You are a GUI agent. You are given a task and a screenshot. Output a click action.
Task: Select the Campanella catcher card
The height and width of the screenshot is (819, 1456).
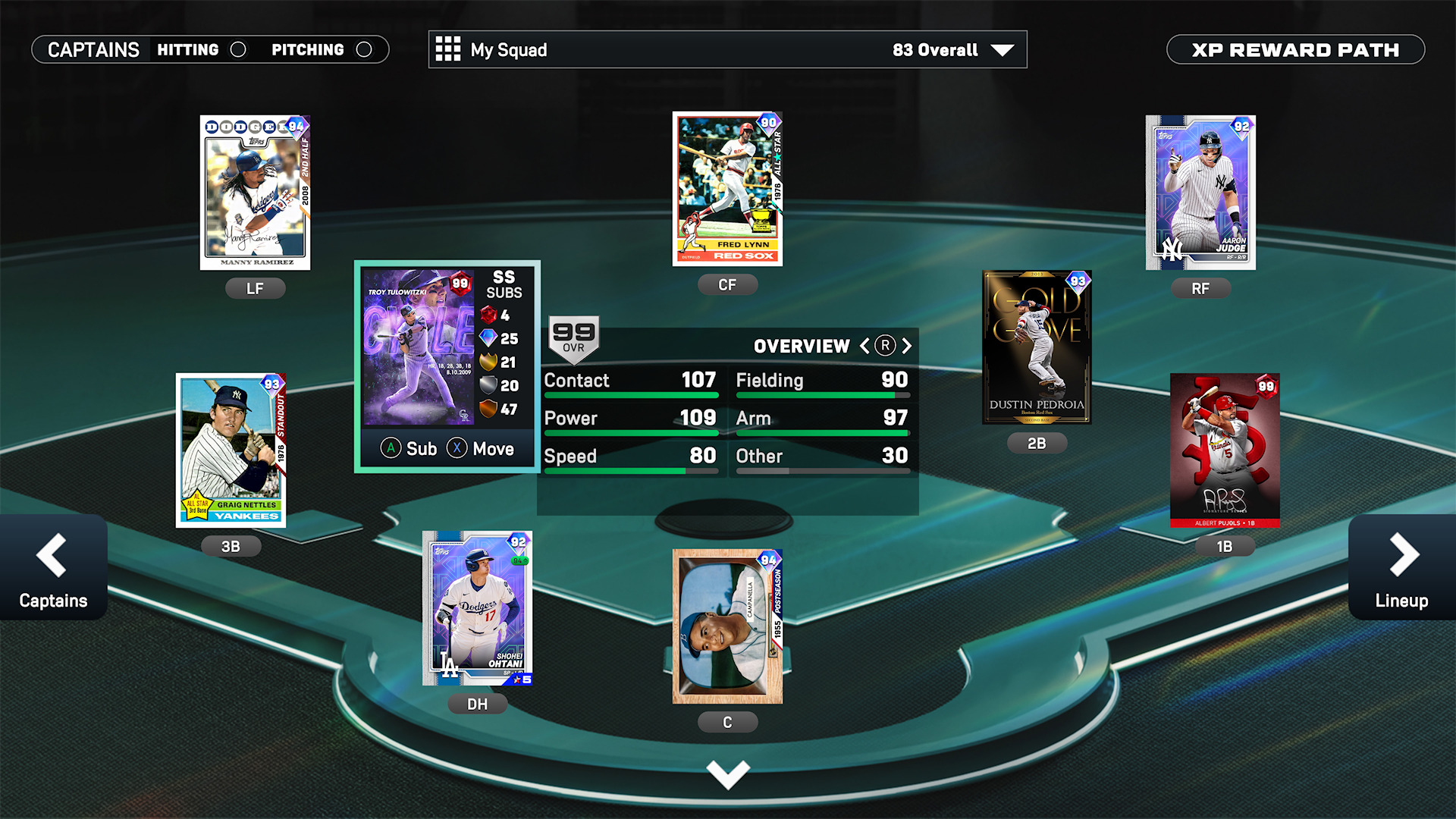727,626
